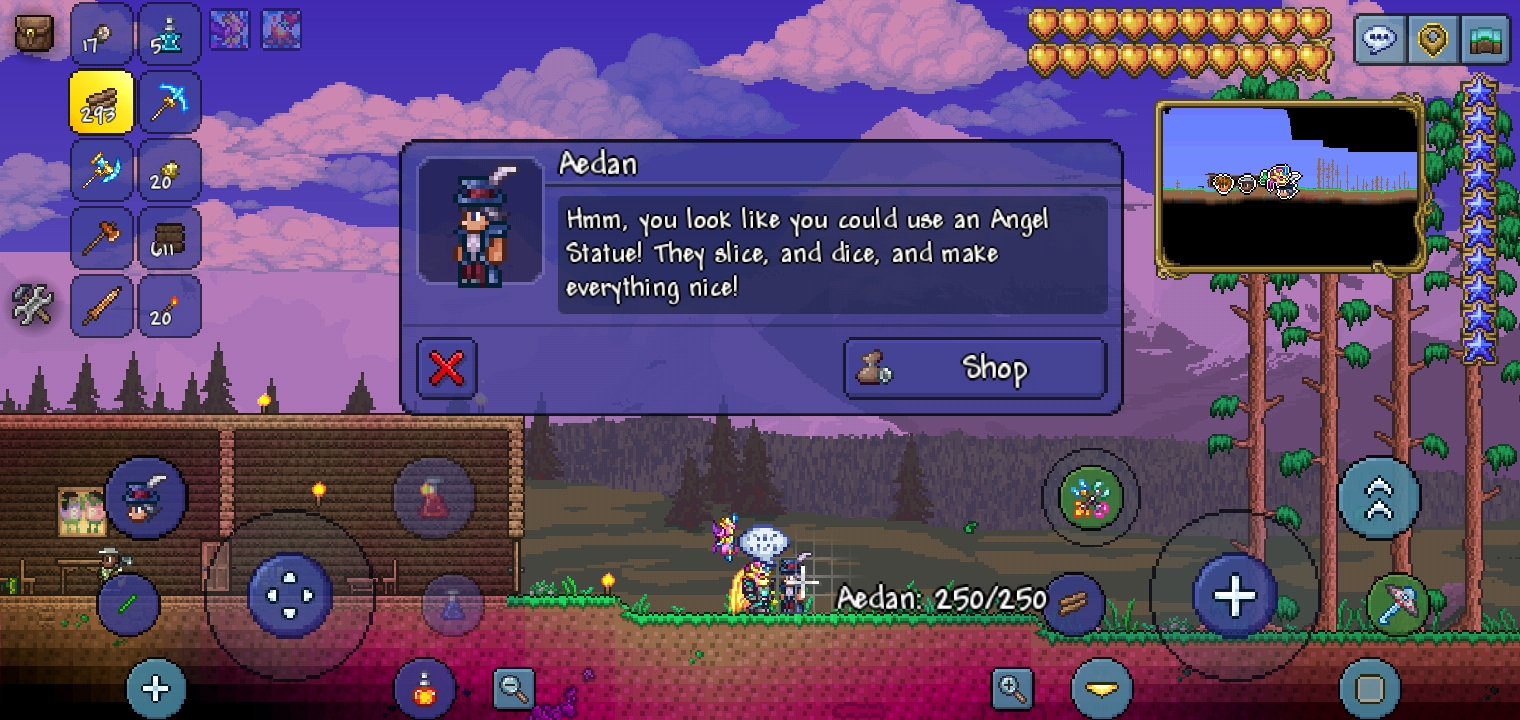Use the quick heal red potion button

point(425,690)
